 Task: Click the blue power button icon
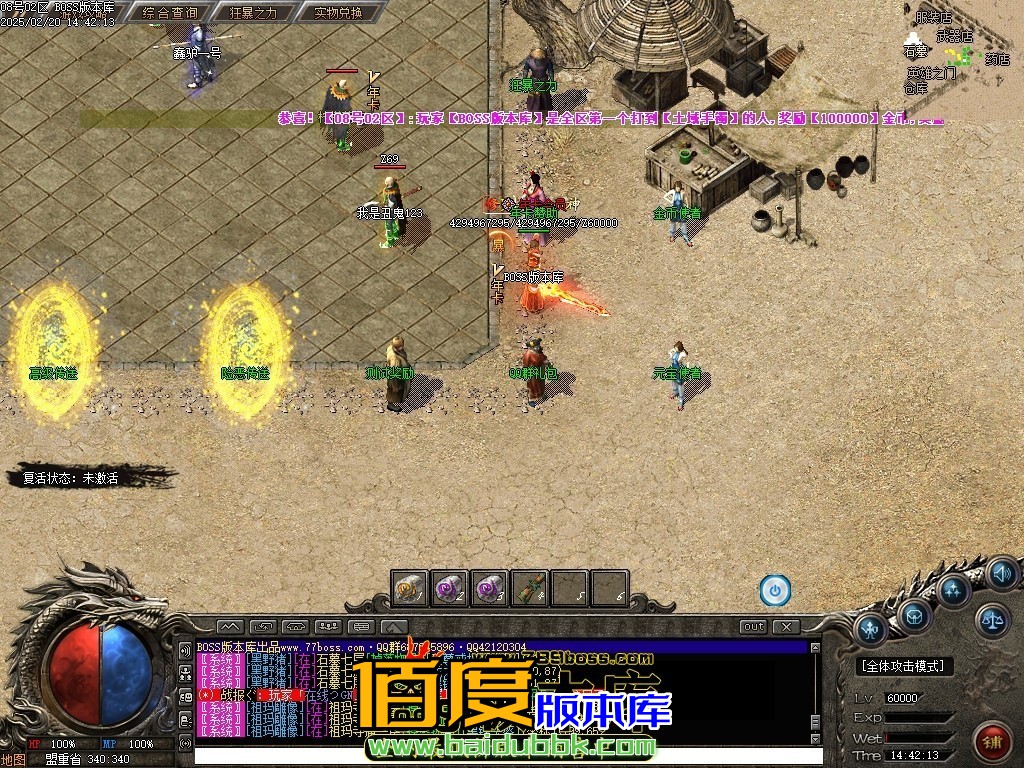775,590
